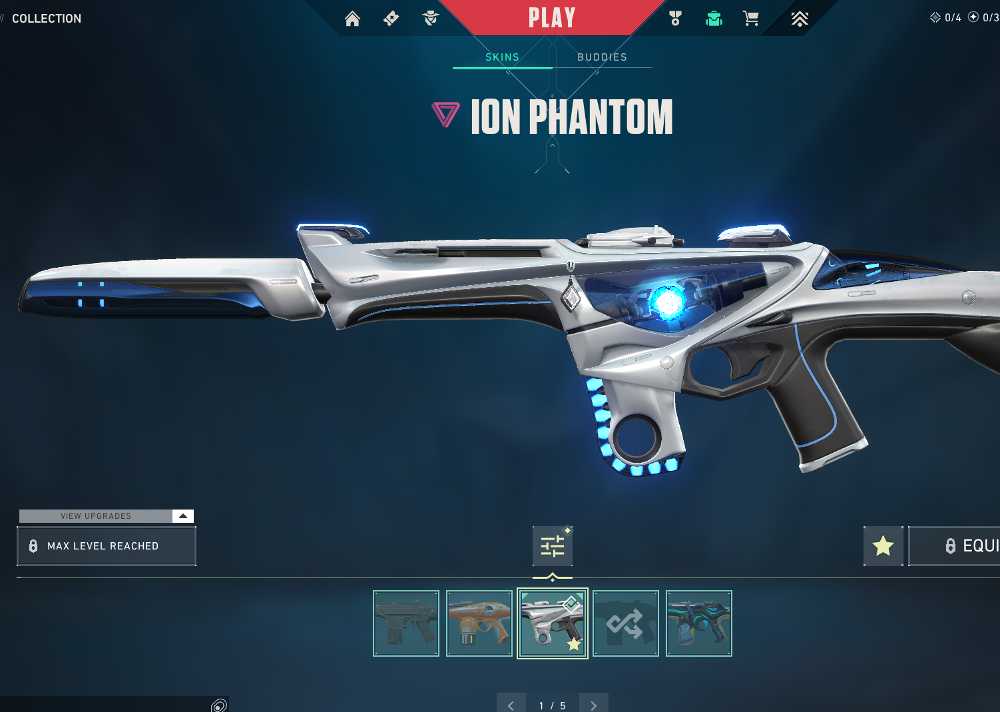
Task: Select the random shuffle skin thumbnail
Action: point(626,623)
